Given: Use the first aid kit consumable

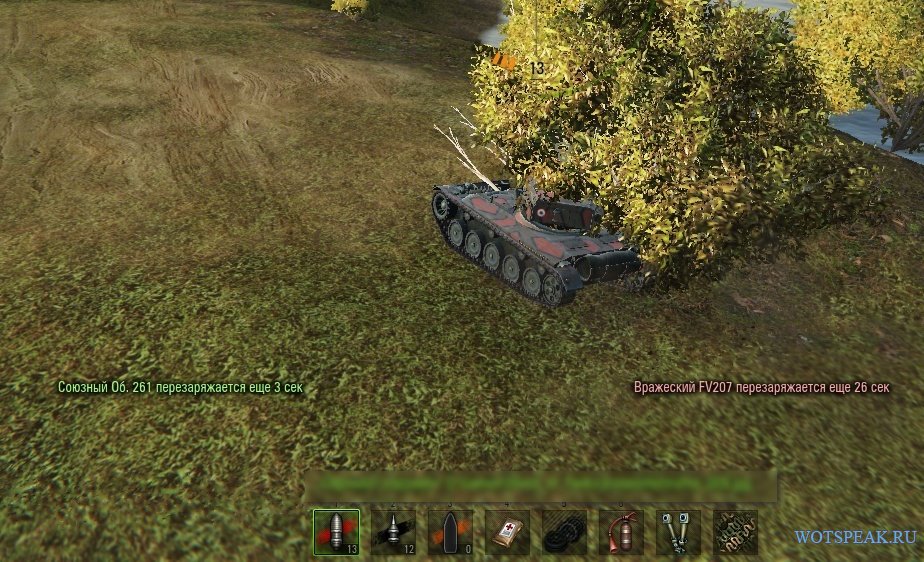Looking at the screenshot, I should click(507, 531).
